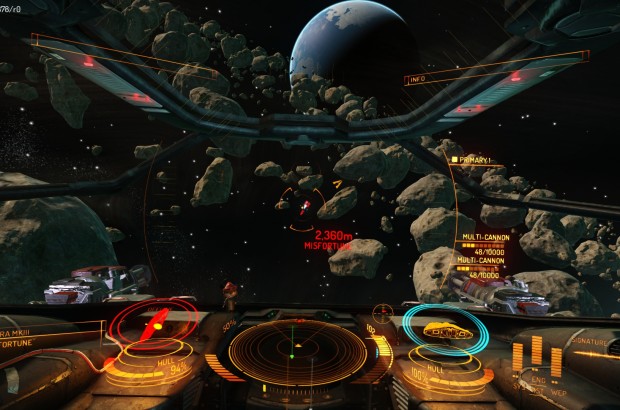Select the red target ship hologram
Viewport: 620px width, 410px height.
tap(154, 325)
